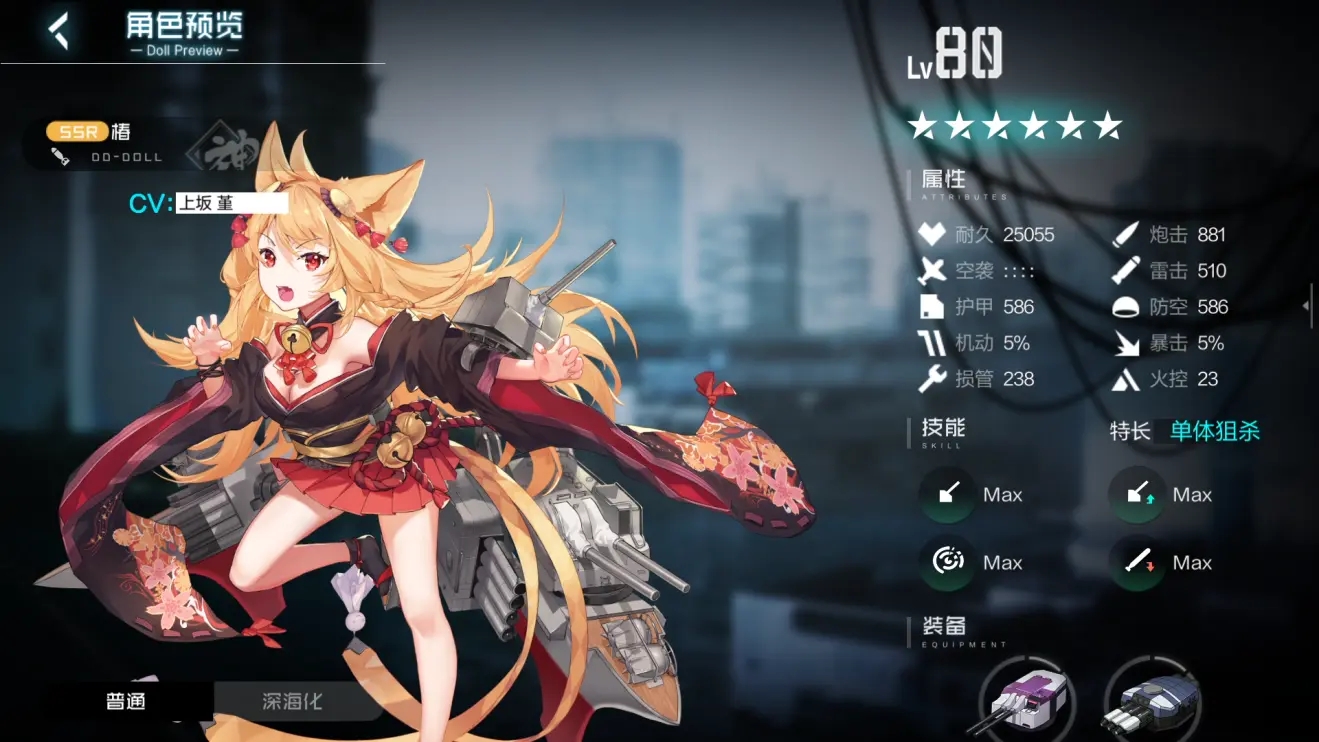Select the purple twin-gun turret equipment
Viewport: 1319px width, 742px height.
1026,699
